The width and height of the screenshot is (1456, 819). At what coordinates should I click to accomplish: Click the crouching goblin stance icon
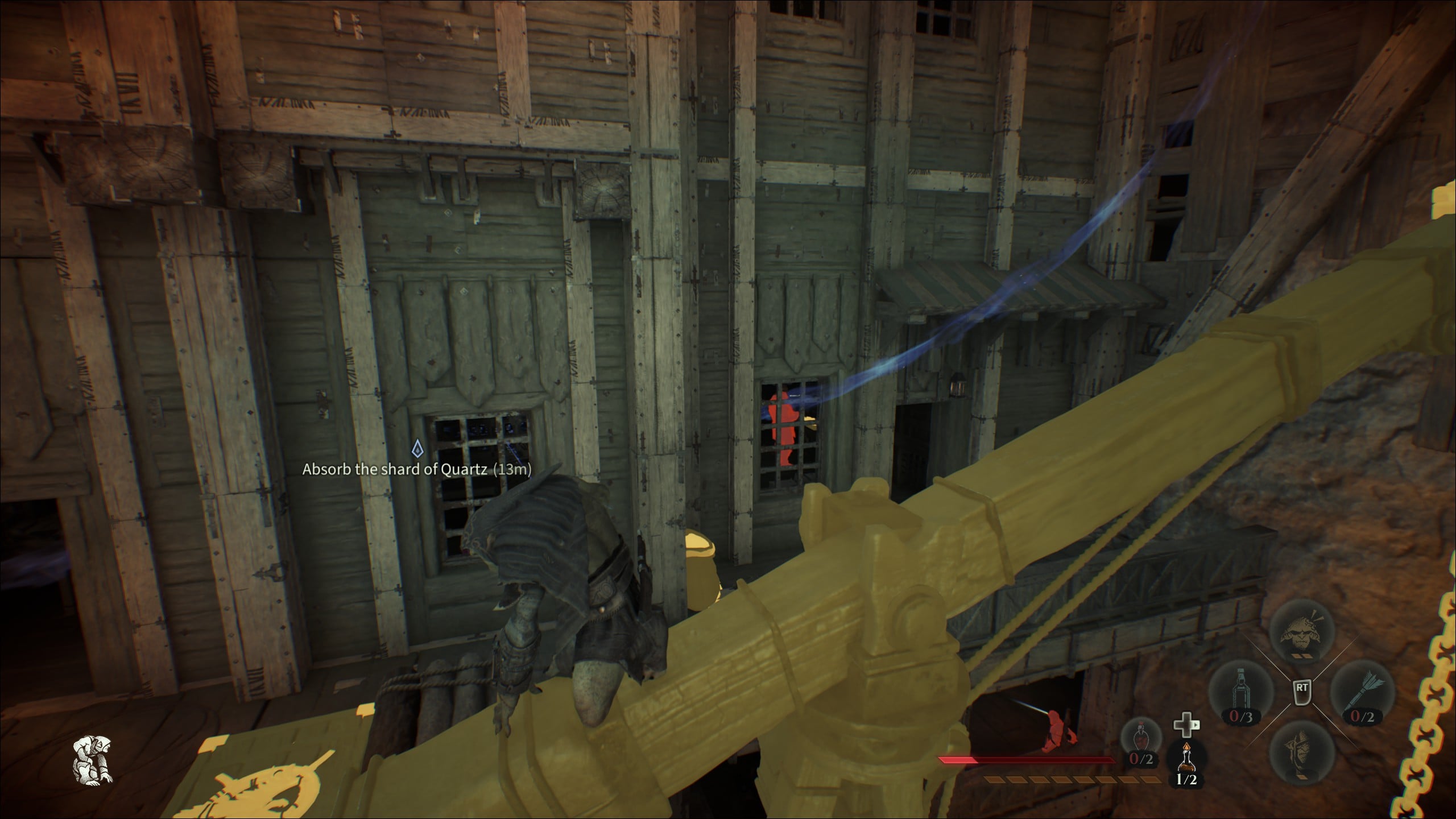click(x=93, y=759)
